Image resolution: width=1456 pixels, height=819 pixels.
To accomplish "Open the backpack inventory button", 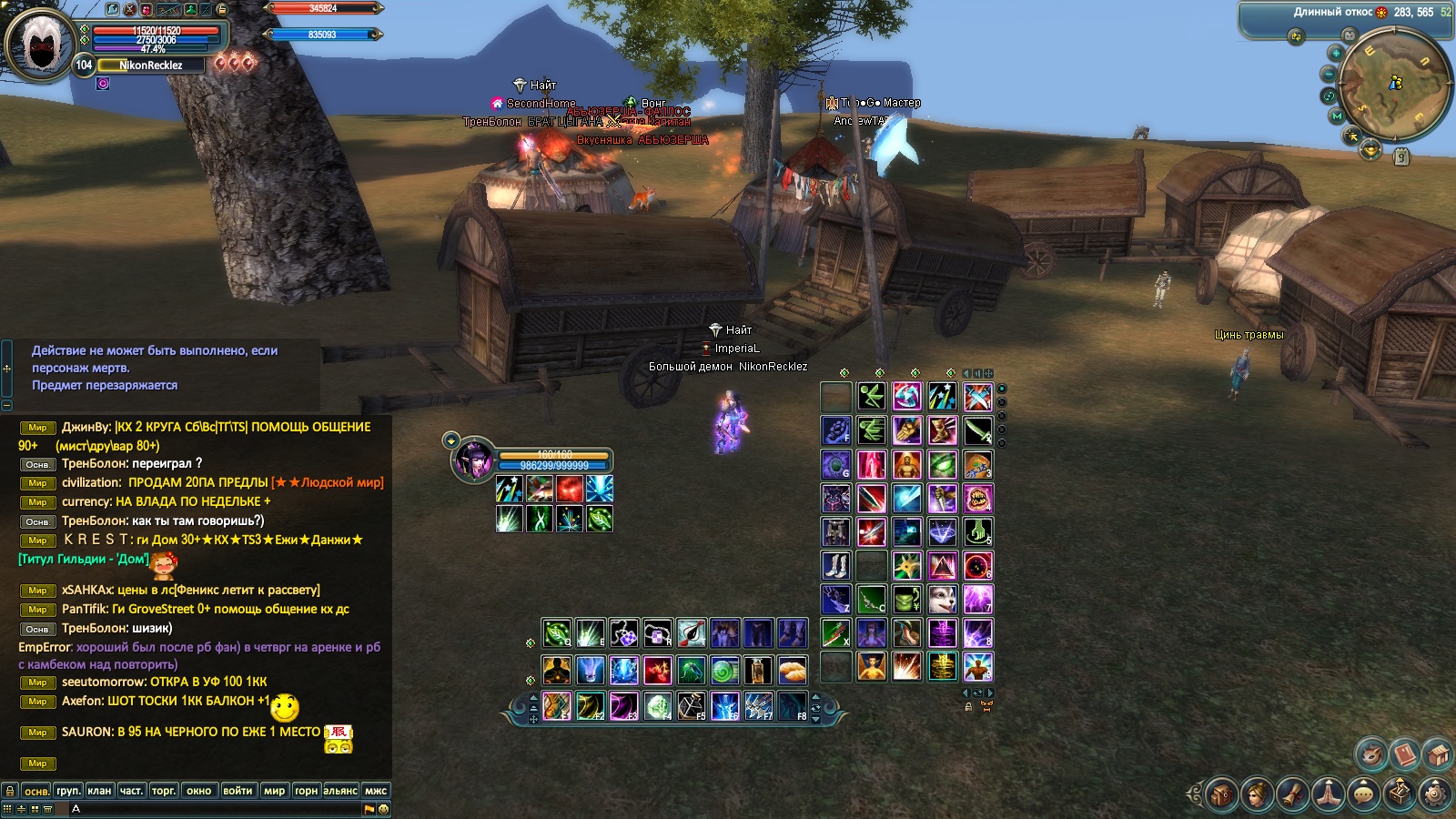I will (x=1221, y=794).
